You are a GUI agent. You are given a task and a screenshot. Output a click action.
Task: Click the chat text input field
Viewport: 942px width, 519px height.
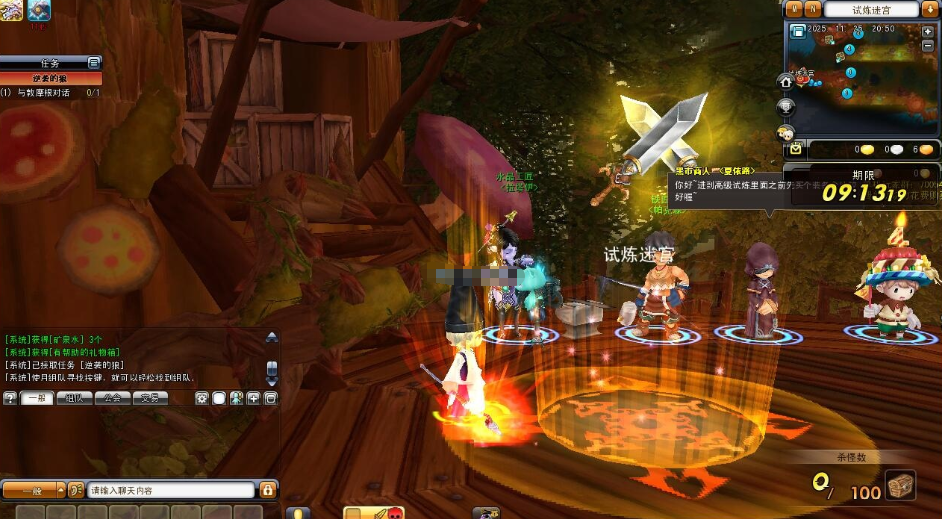click(x=170, y=490)
